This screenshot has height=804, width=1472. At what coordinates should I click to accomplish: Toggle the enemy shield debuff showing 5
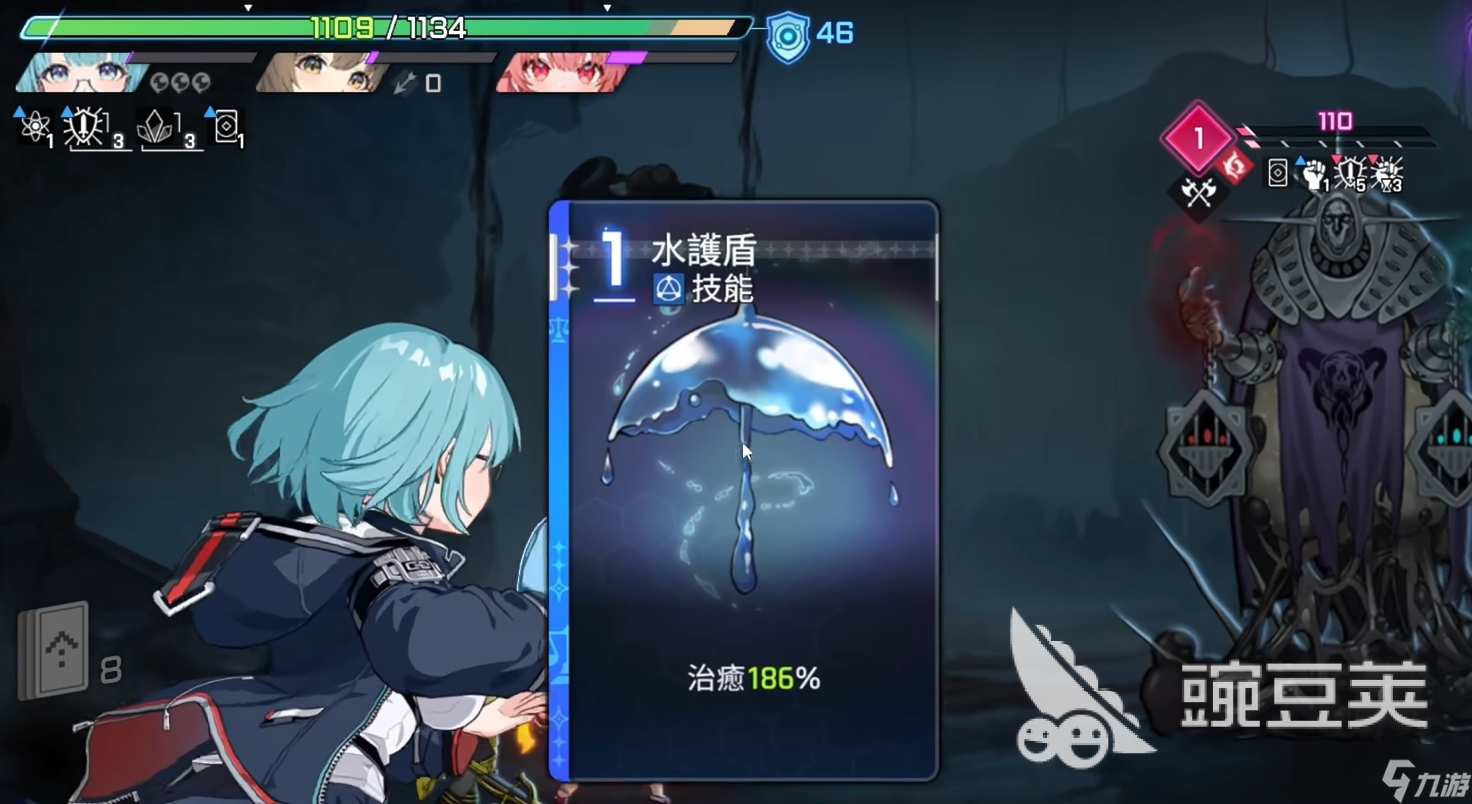(1348, 173)
